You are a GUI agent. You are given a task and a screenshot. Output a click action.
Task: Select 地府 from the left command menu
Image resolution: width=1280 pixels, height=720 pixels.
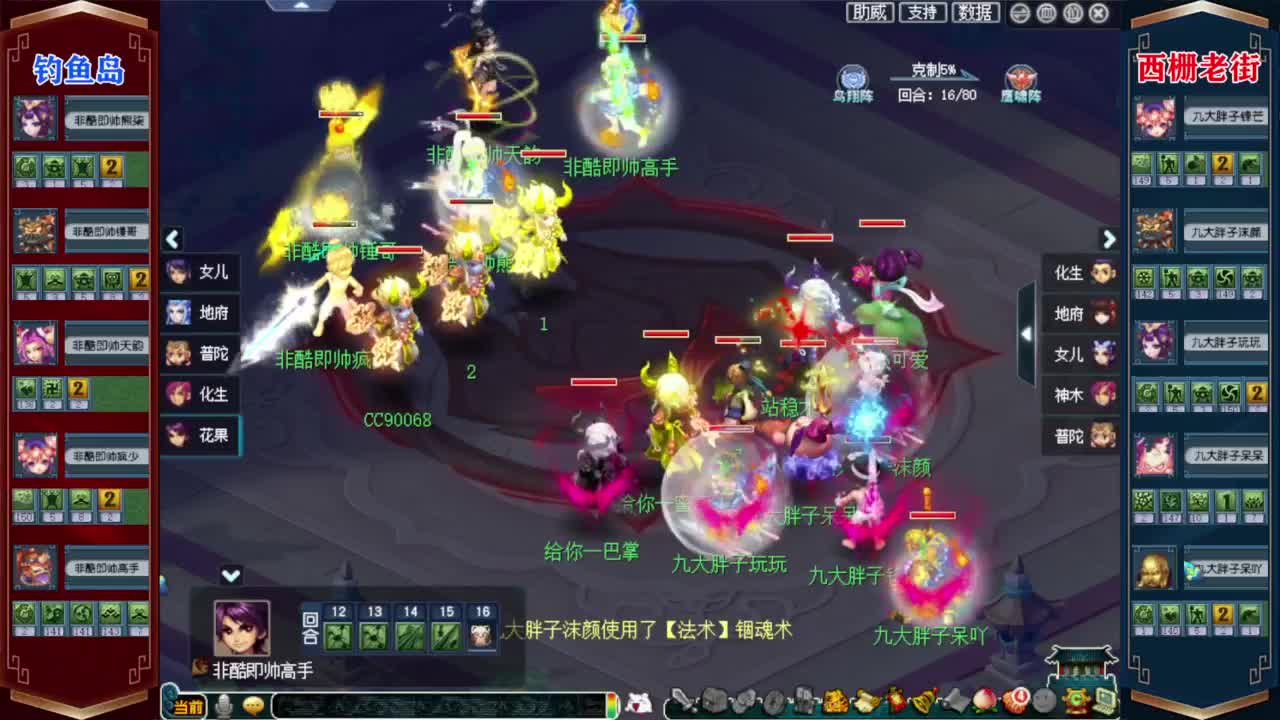pyautogui.click(x=200, y=312)
